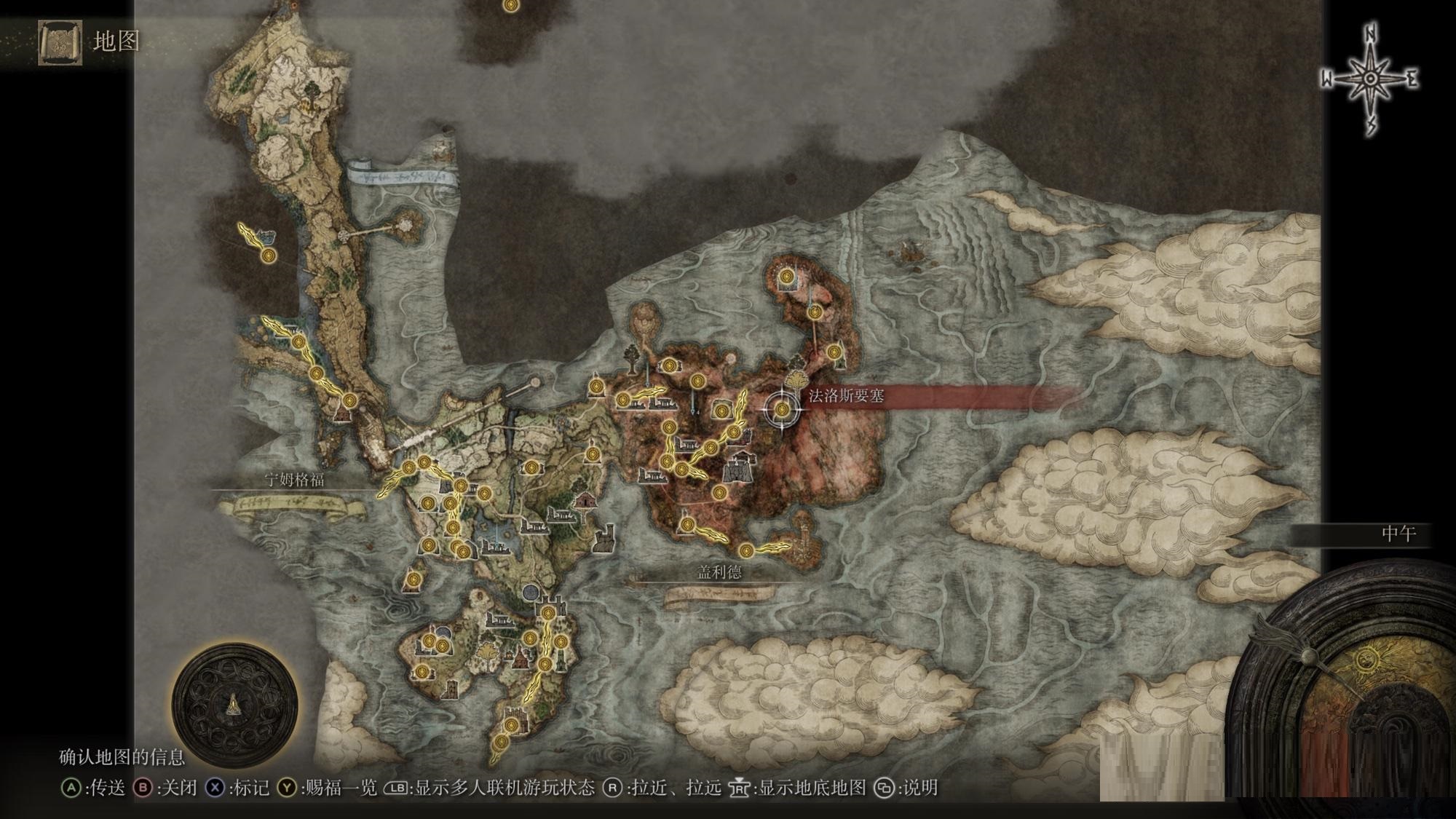Select the 法洛斯要塞 site of grace marker

tap(782, 410)
